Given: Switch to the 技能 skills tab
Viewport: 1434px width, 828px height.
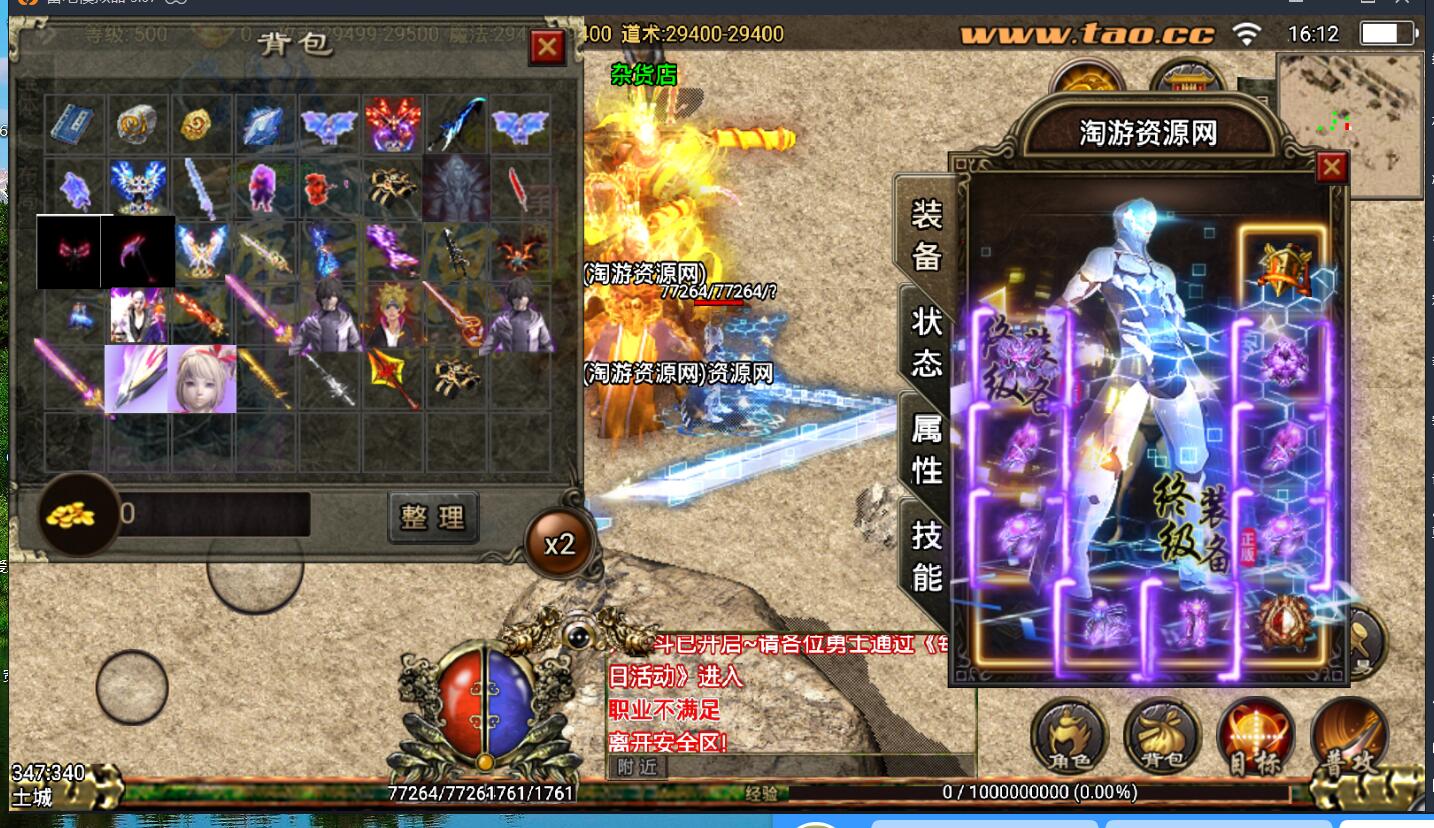Looking at the screenshot, I should click(926, 555).
